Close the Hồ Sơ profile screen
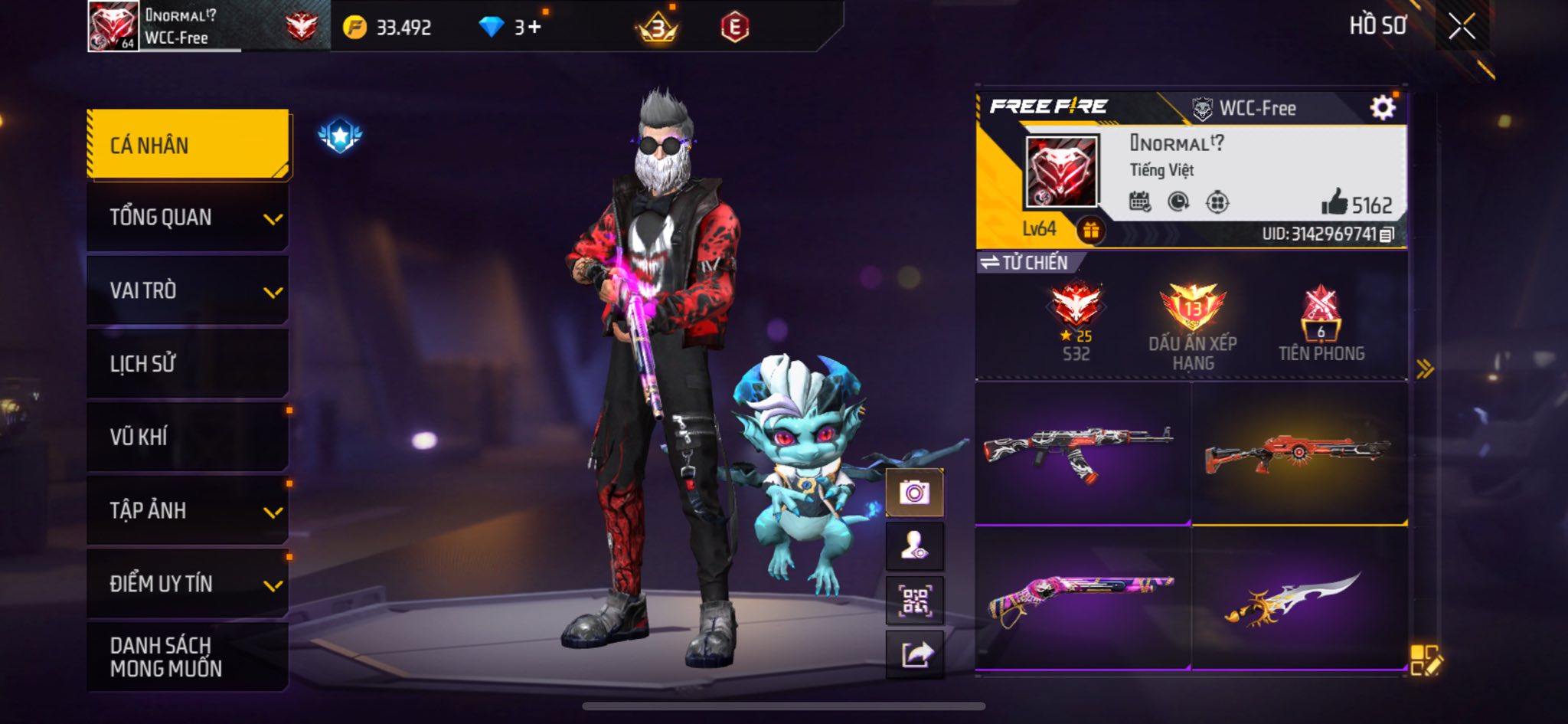The height and width of the screenshot is (724, 1568). 1462,27
